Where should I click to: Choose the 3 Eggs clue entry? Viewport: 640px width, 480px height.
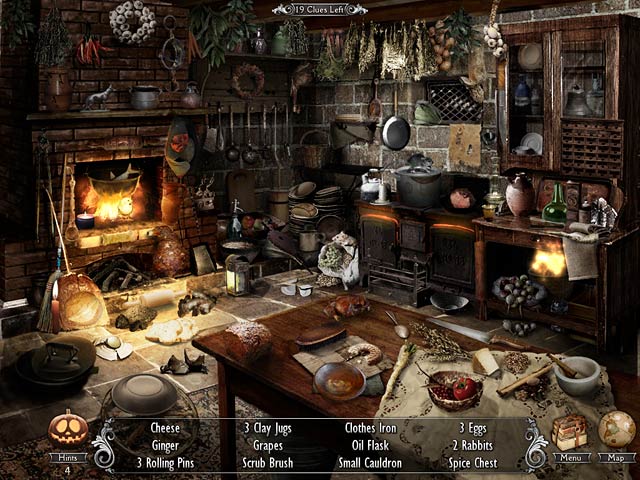click(x=470, y=428)
